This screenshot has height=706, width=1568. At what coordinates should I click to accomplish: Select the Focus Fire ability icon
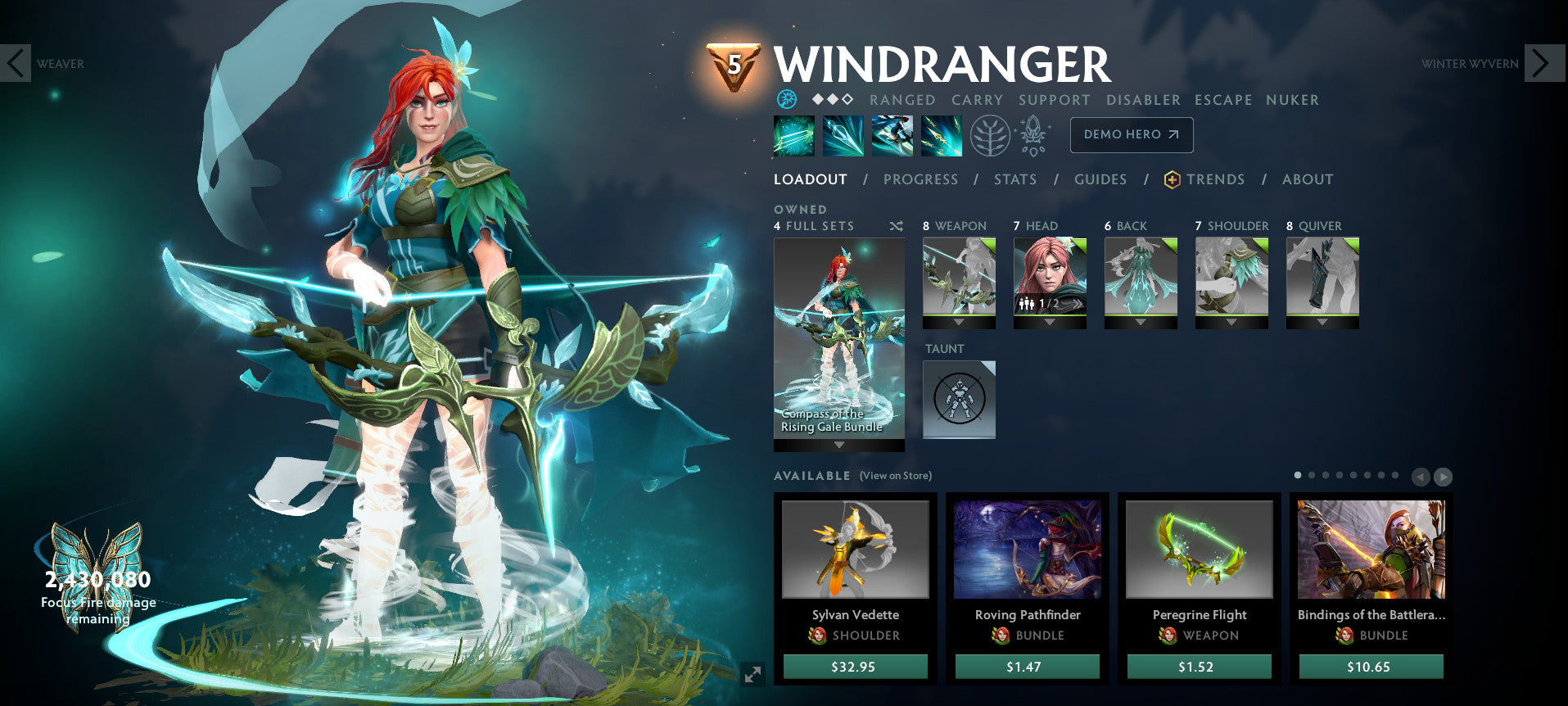click(942, 135)
